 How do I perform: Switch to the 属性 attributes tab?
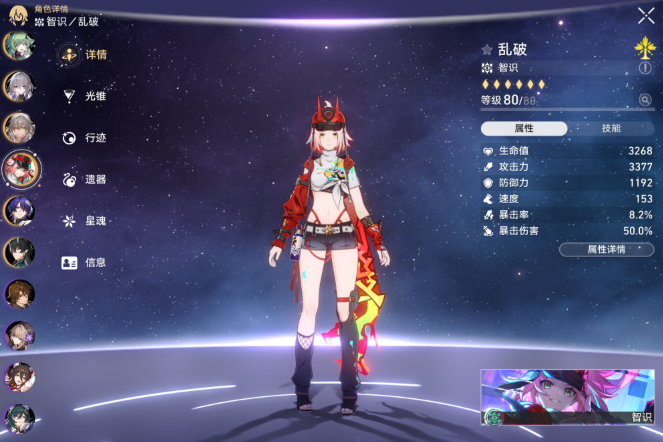[523, 129]
